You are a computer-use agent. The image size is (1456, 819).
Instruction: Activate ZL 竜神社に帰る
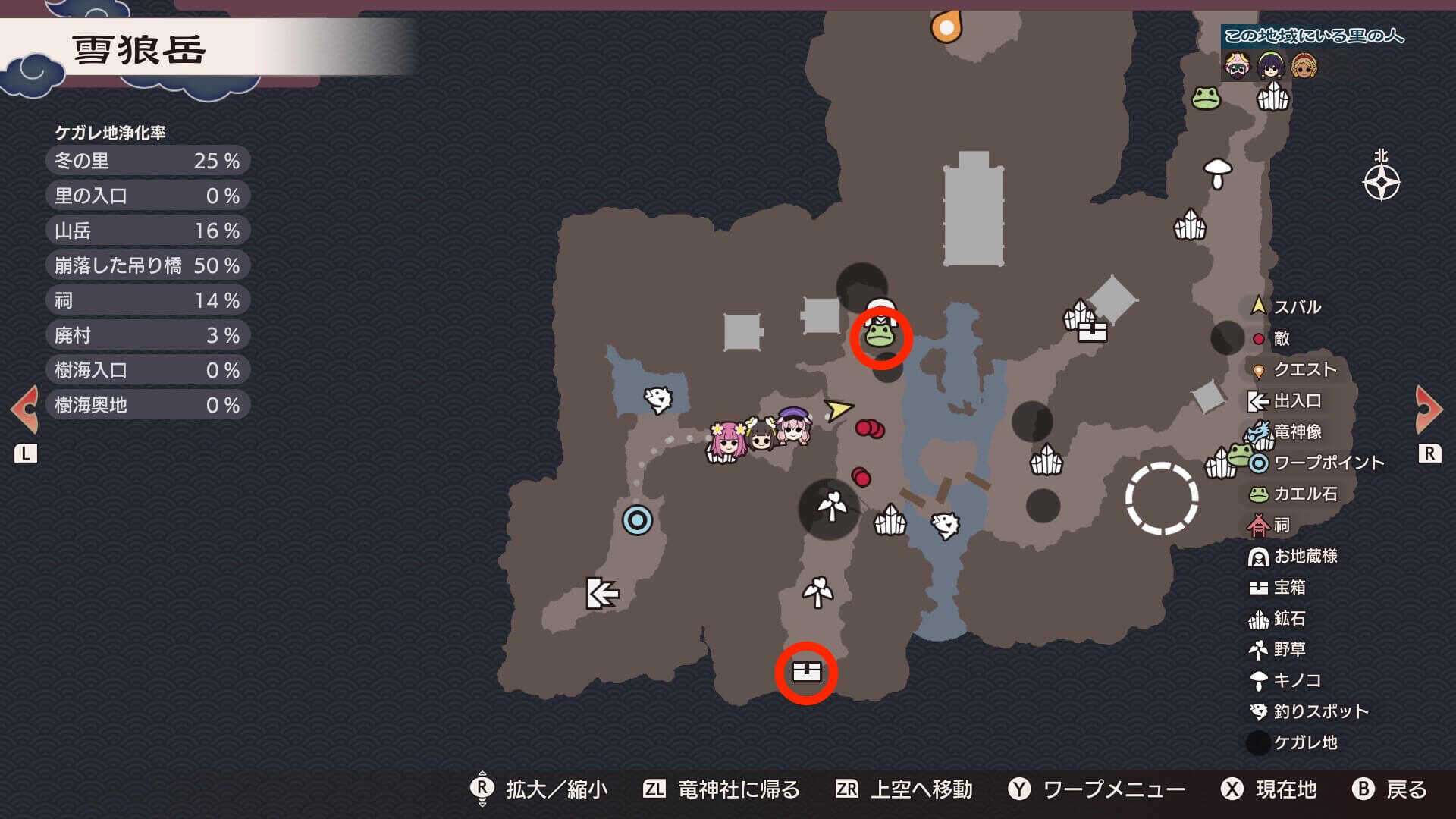click(x=736, y=790)
